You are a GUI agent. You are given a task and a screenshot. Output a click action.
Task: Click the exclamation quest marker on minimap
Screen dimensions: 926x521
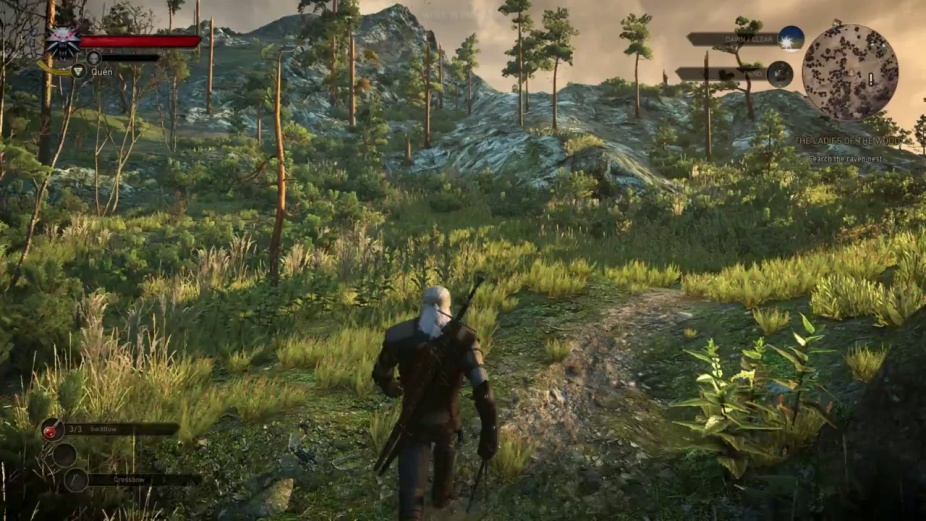coord(871,77)
